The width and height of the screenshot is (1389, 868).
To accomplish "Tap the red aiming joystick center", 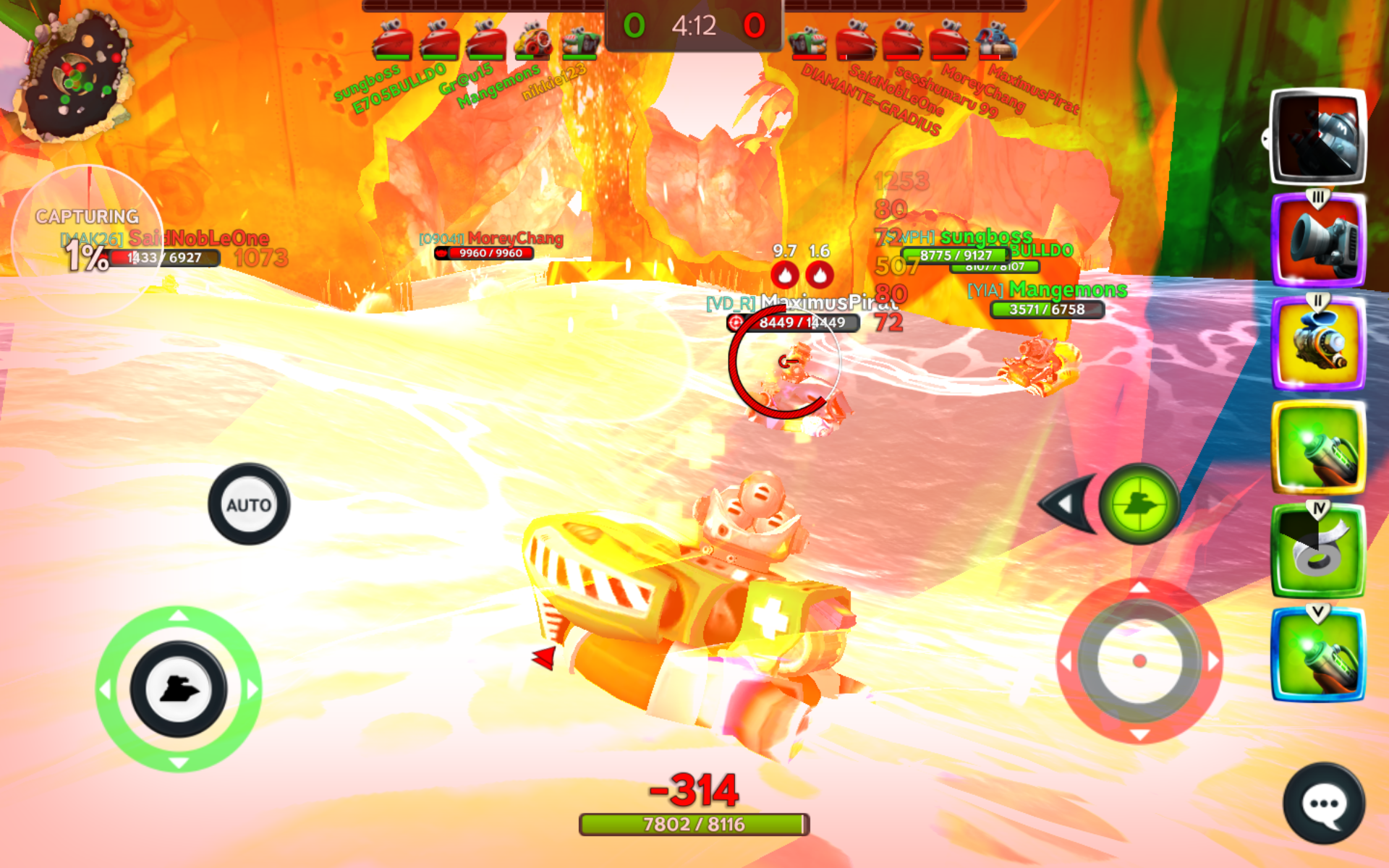I will [1139, 660].
